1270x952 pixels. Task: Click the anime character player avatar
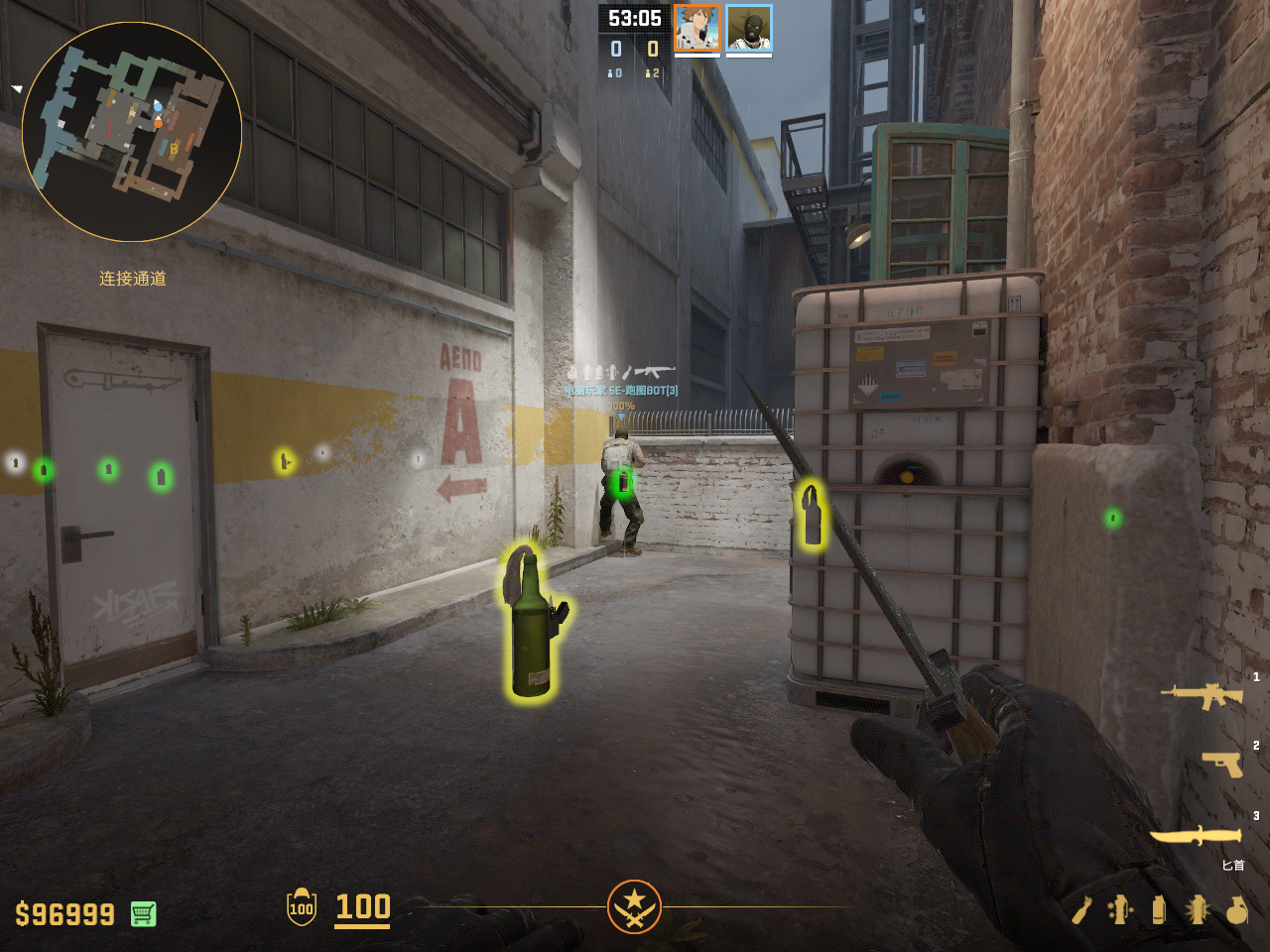[698, 28]
